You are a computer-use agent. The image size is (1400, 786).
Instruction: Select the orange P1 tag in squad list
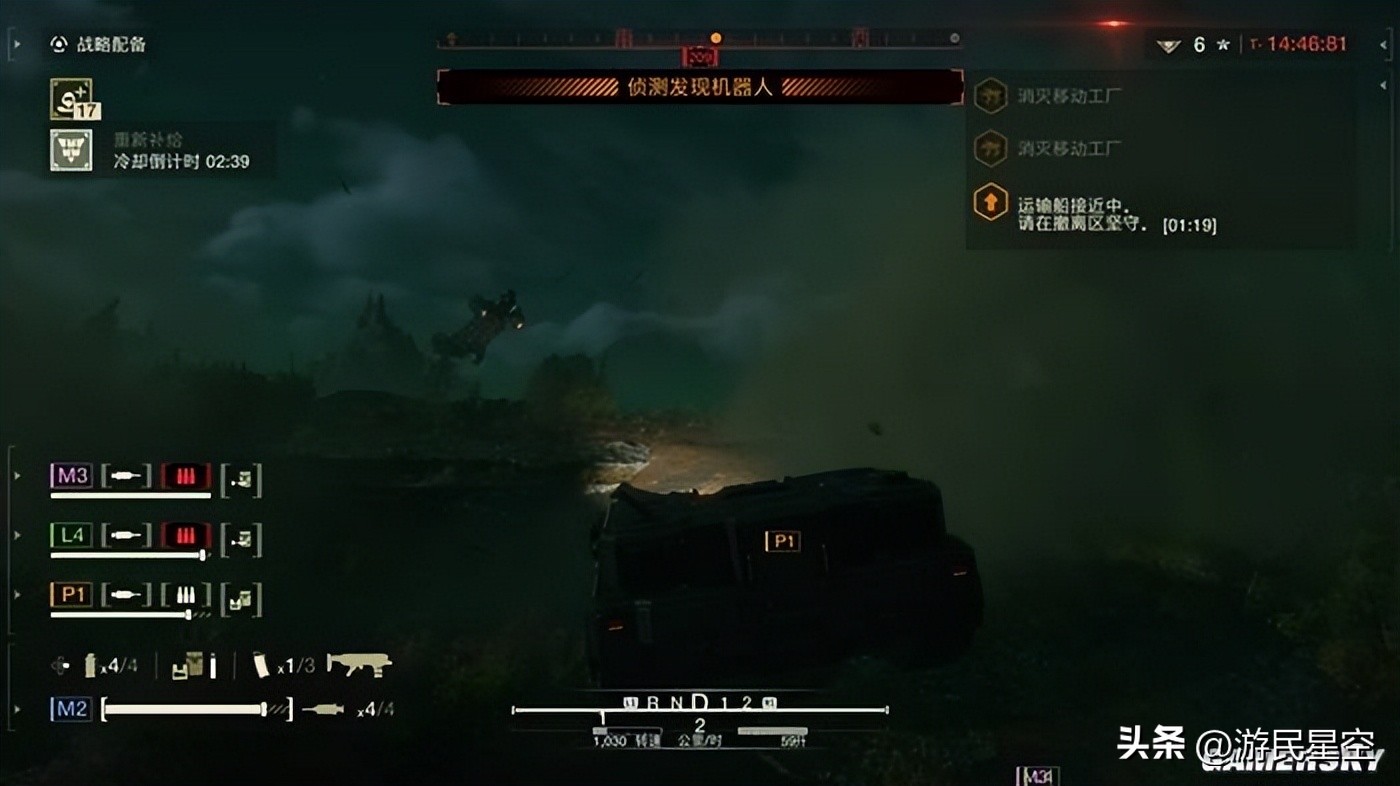(71, 595)
